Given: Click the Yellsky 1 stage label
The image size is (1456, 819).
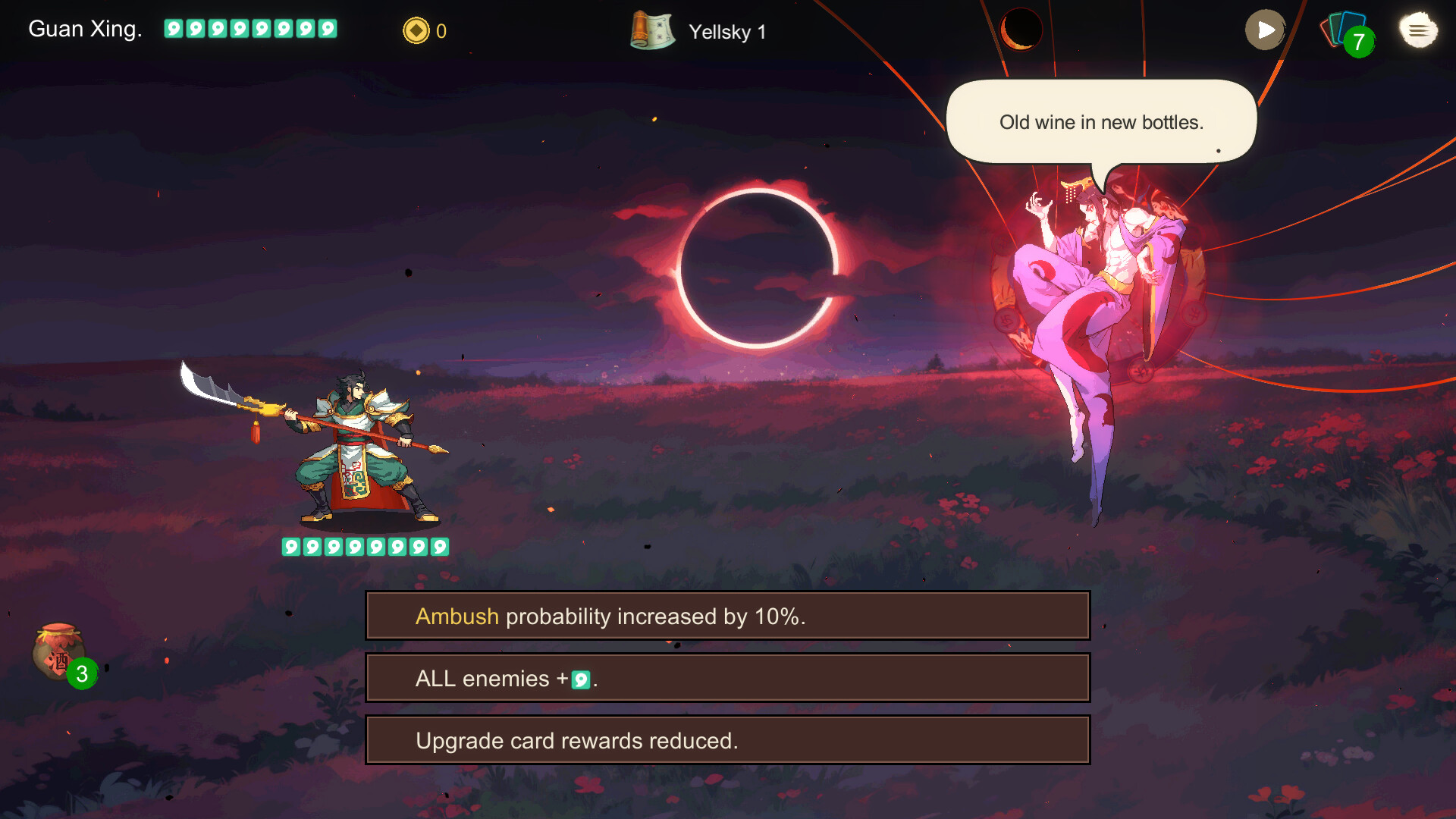Looking at the screenshot, I should tap(726, 32).
